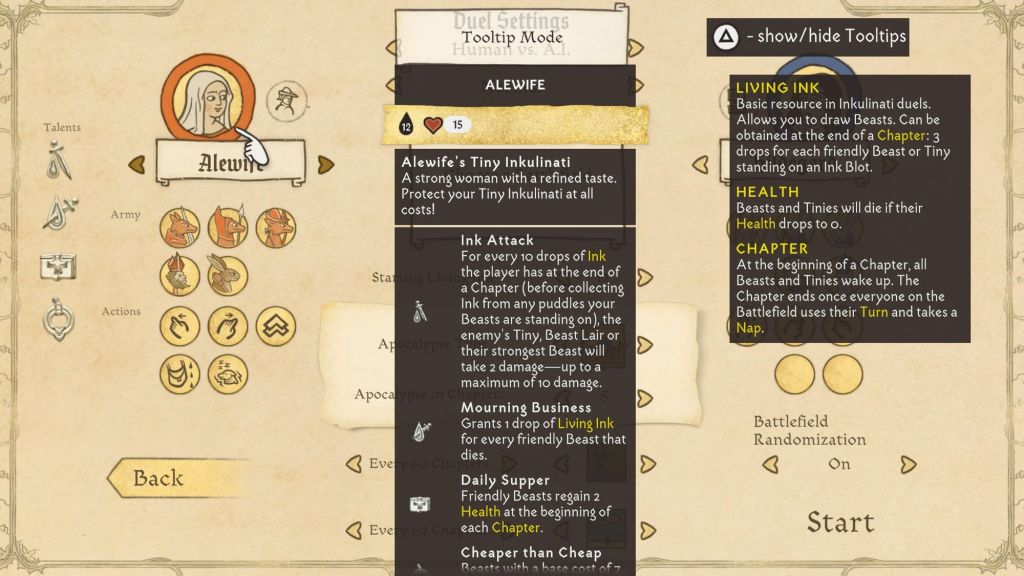Go back with the Back button
The width and height of the screenshot is (1024, 576).
tap(160, 478)
